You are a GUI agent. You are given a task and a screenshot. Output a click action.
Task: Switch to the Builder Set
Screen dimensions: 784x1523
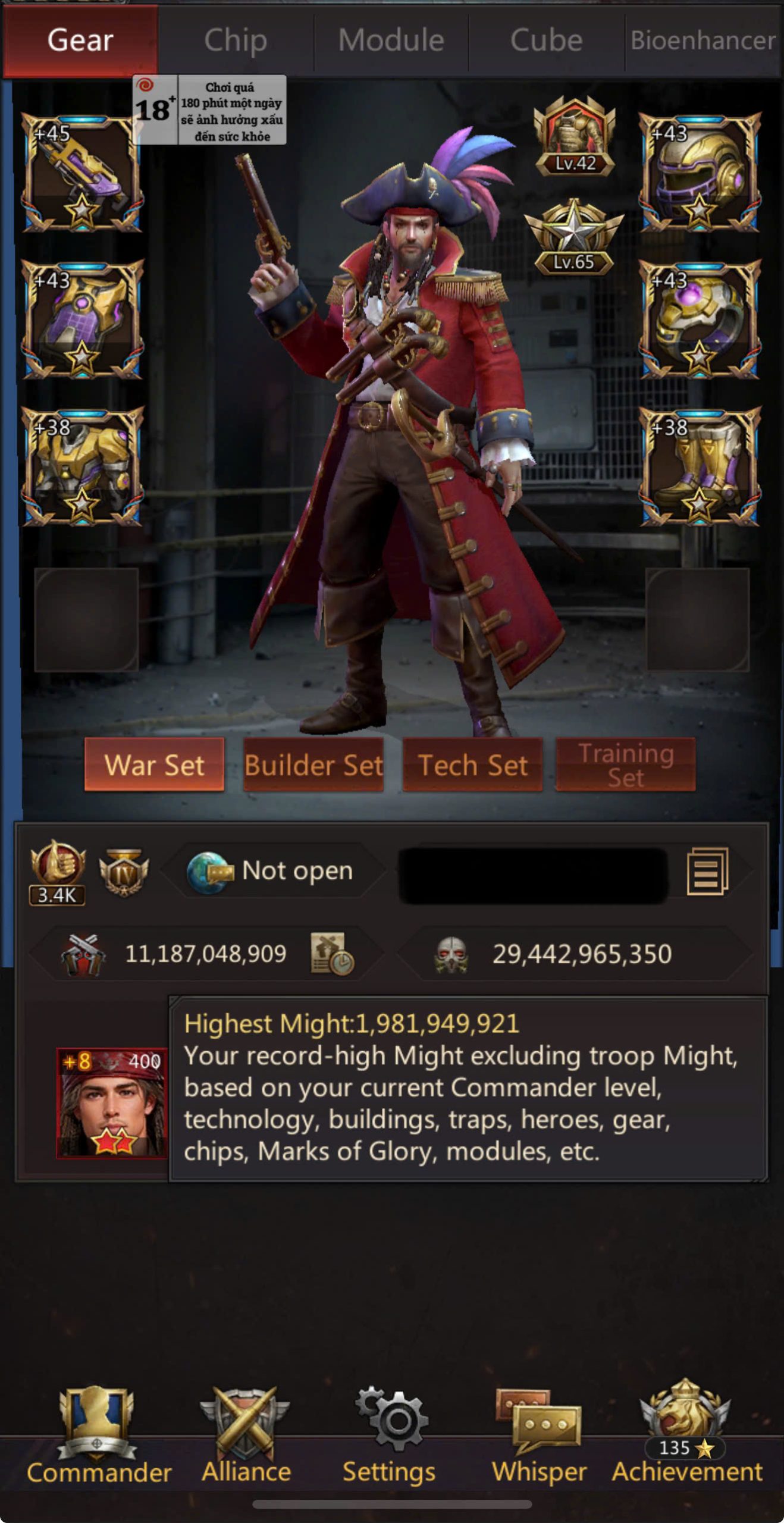[313, 764]
